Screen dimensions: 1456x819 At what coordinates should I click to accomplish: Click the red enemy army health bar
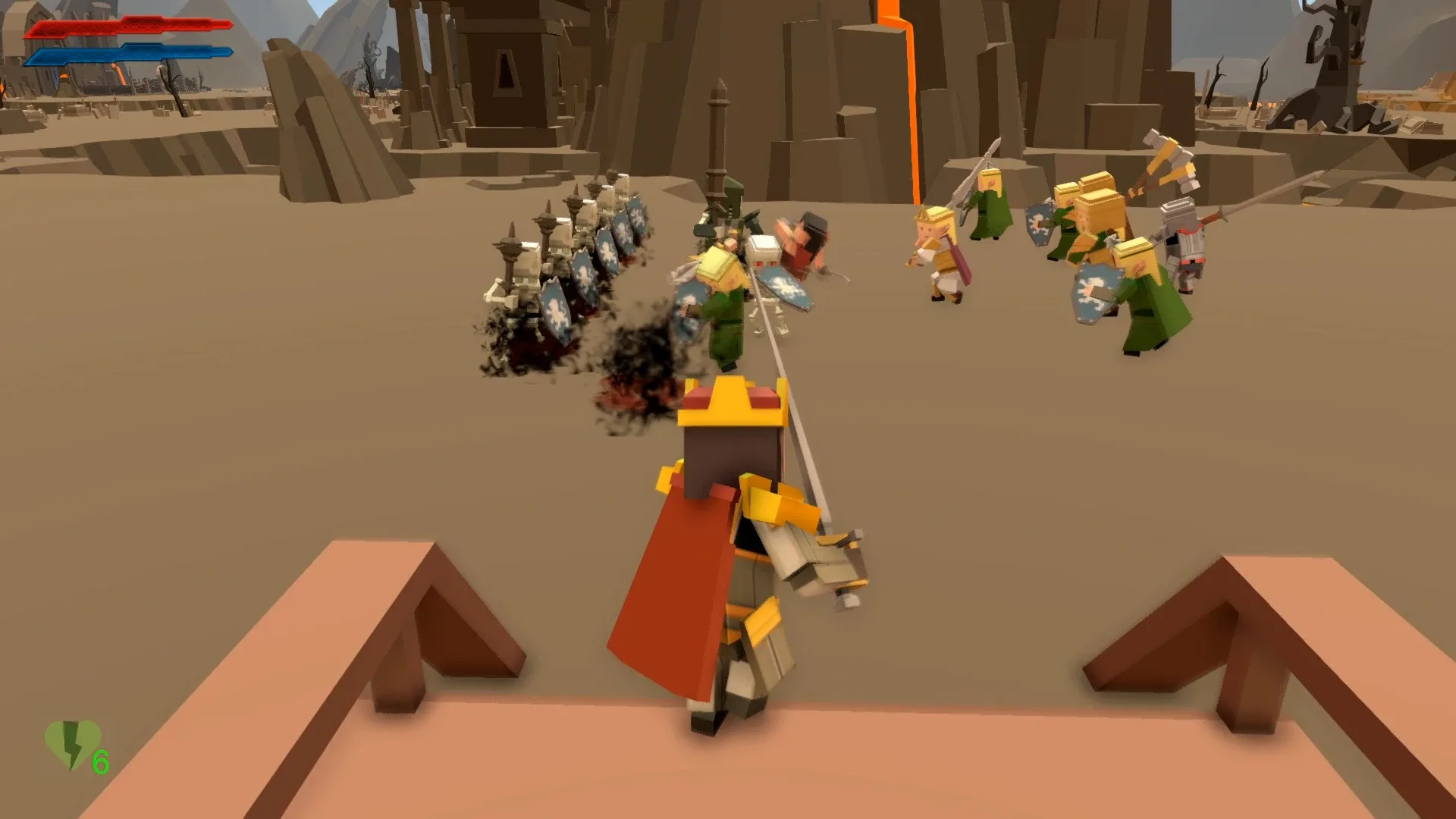[x=129, y=27]
